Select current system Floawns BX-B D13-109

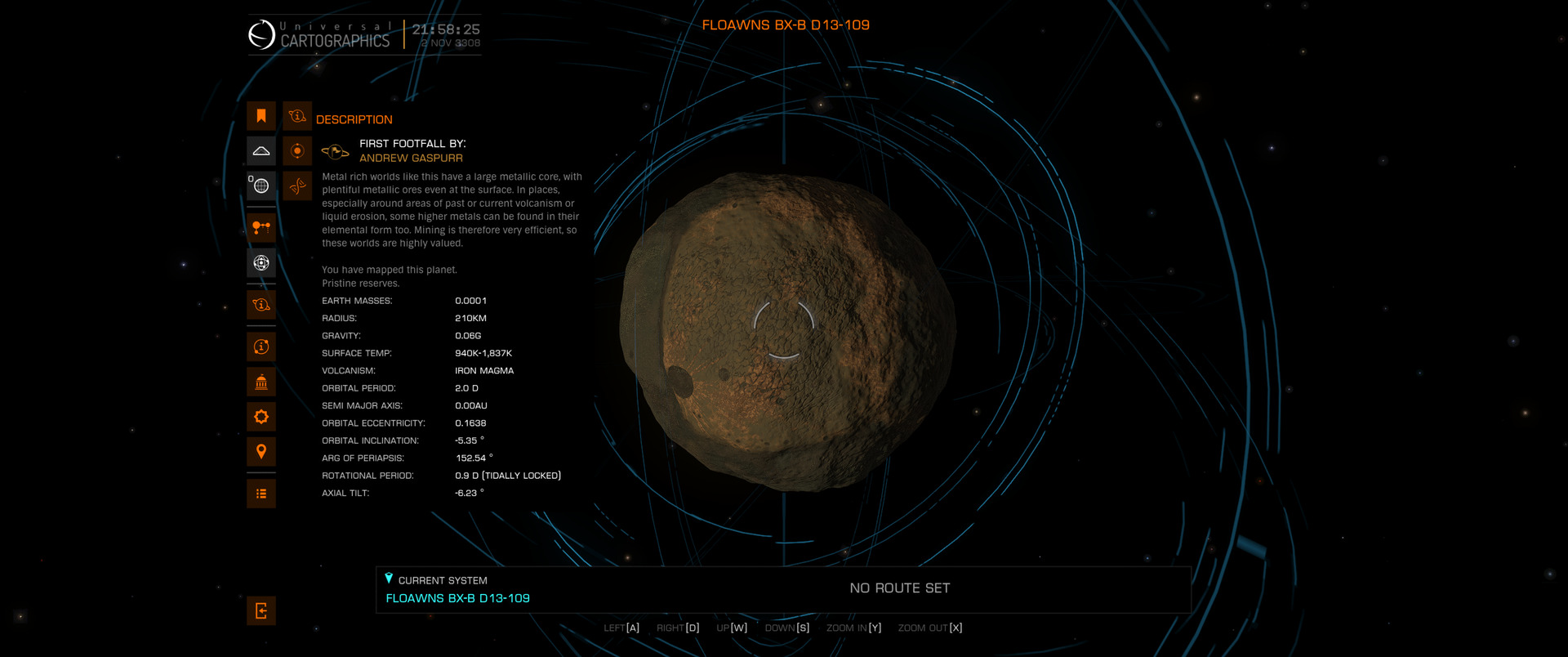click(457, 598)
